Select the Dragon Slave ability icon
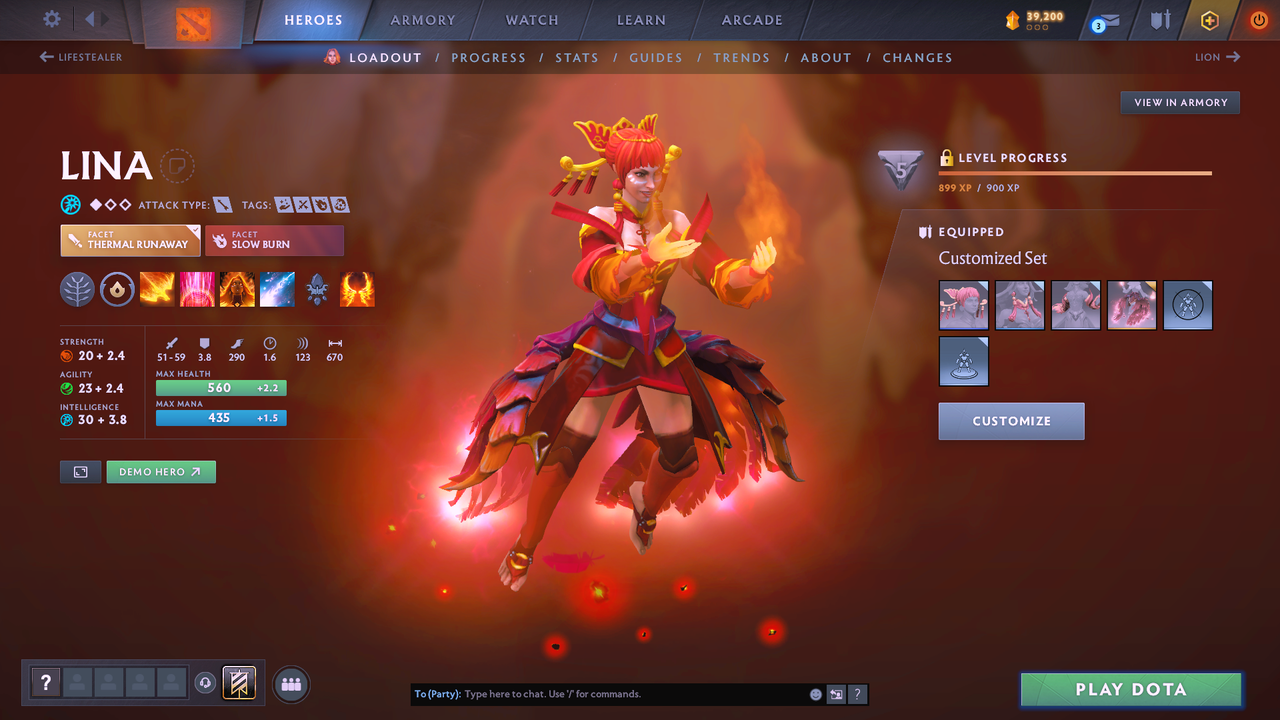Screen dimensions: 1280x720 click(157, 289)
